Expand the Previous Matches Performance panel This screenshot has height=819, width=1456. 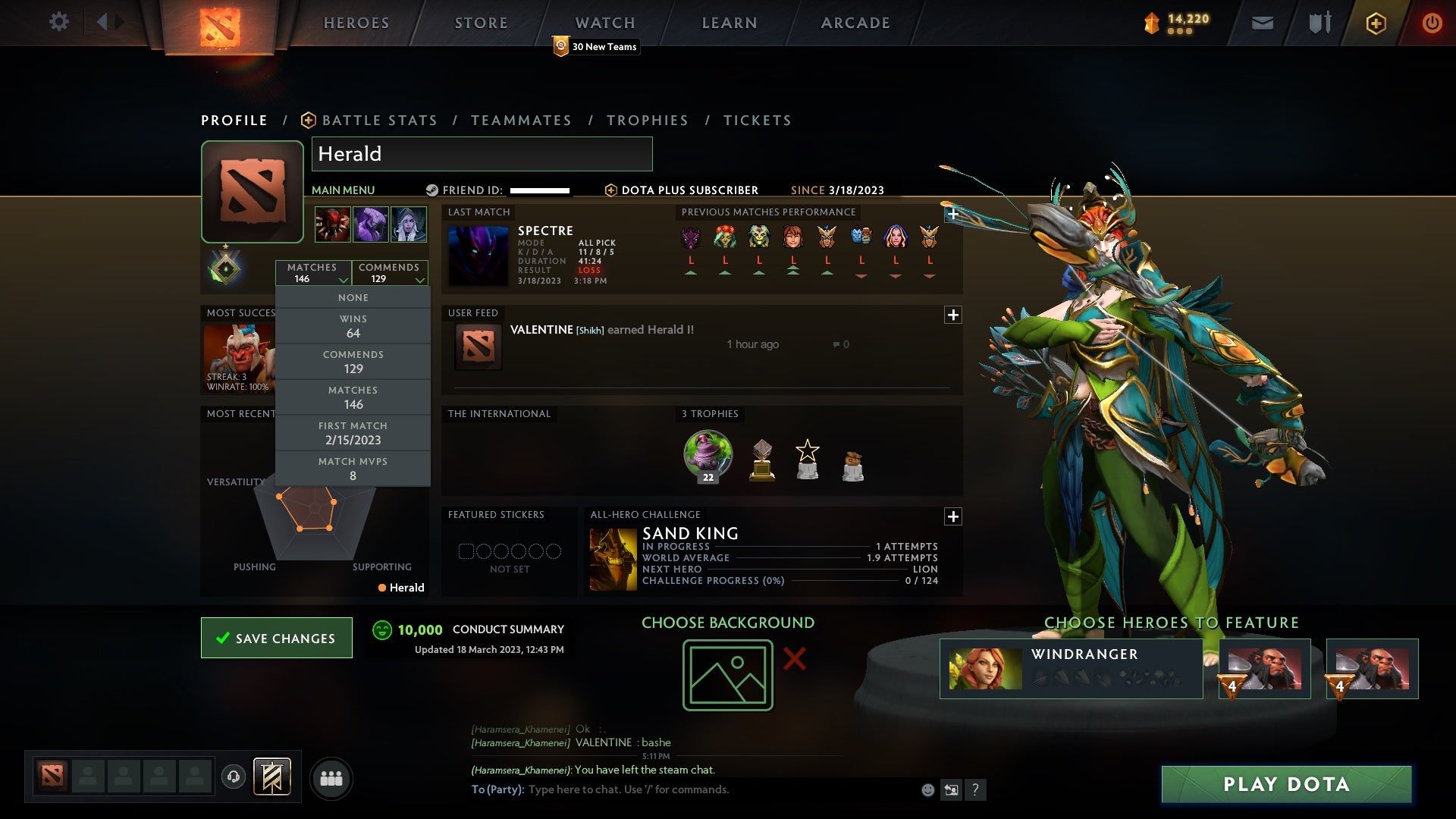[953, 215]
